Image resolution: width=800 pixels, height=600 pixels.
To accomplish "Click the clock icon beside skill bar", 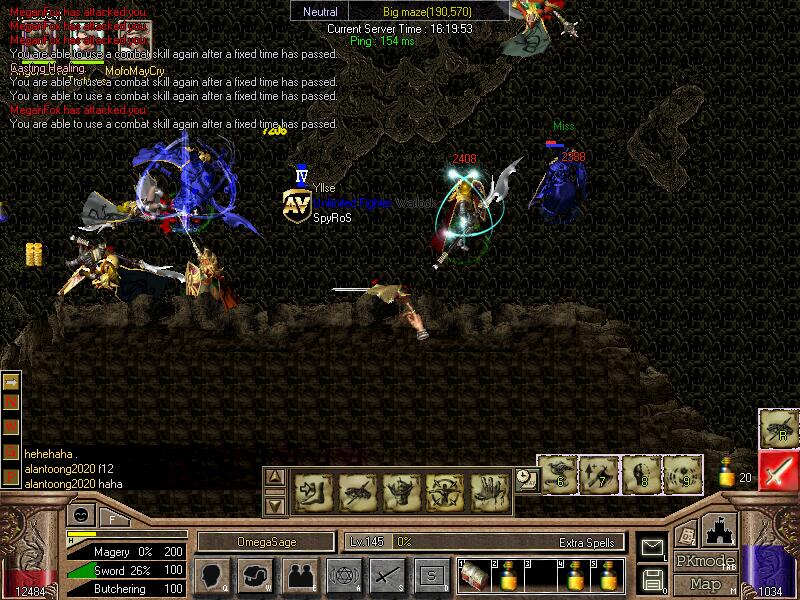I will pos(526,481).
